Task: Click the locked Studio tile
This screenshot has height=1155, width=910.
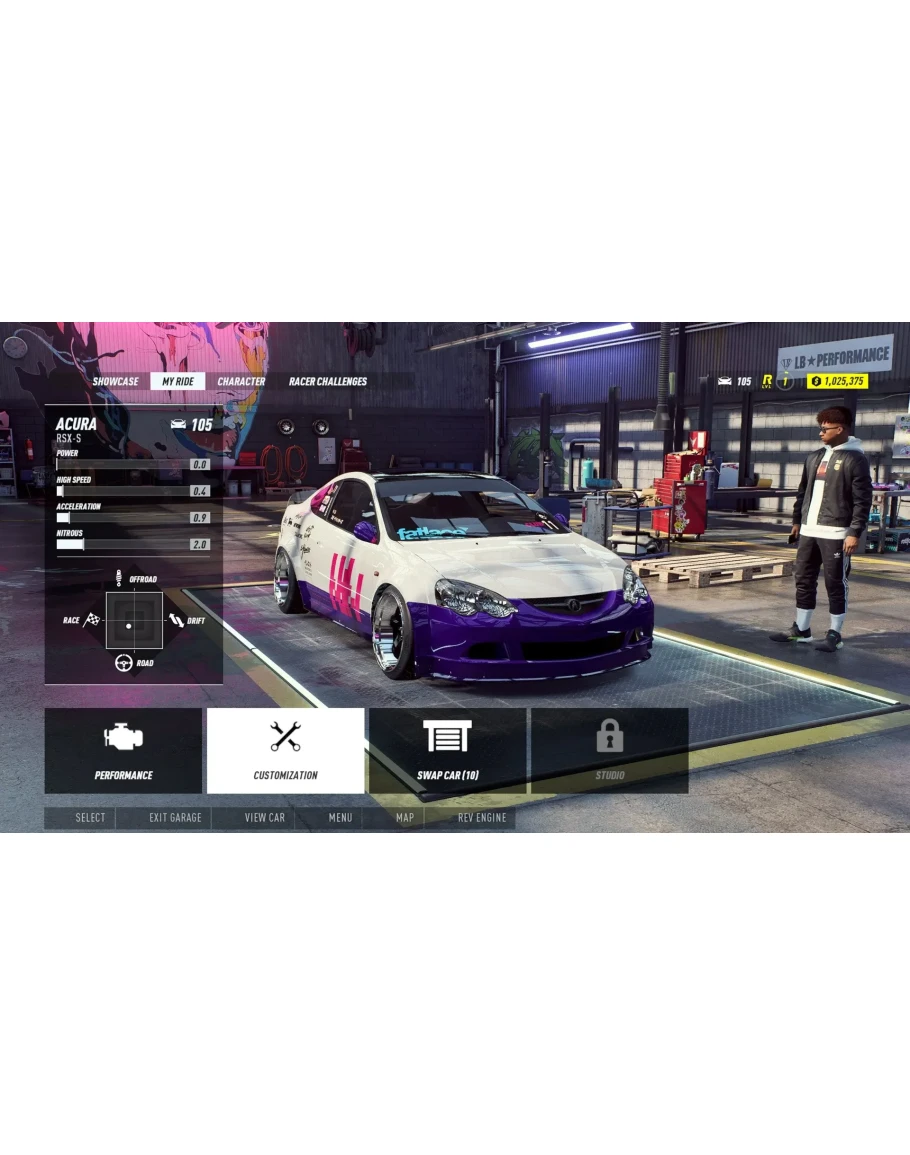Action: click(x=609, y=751)
